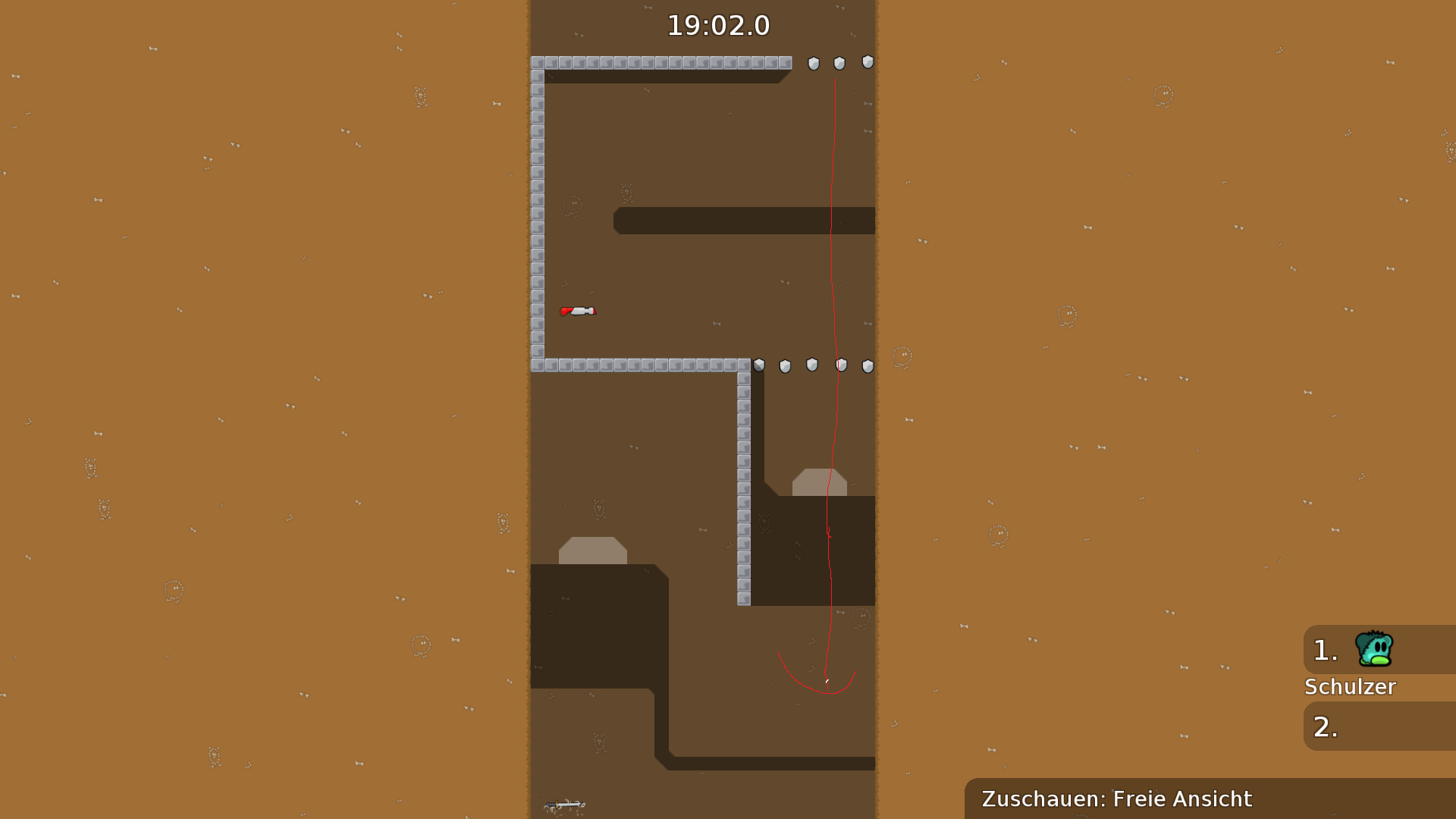Click the rightmost shield icon near middle wall
The image size is (1456, 819).
pos(866,366)
